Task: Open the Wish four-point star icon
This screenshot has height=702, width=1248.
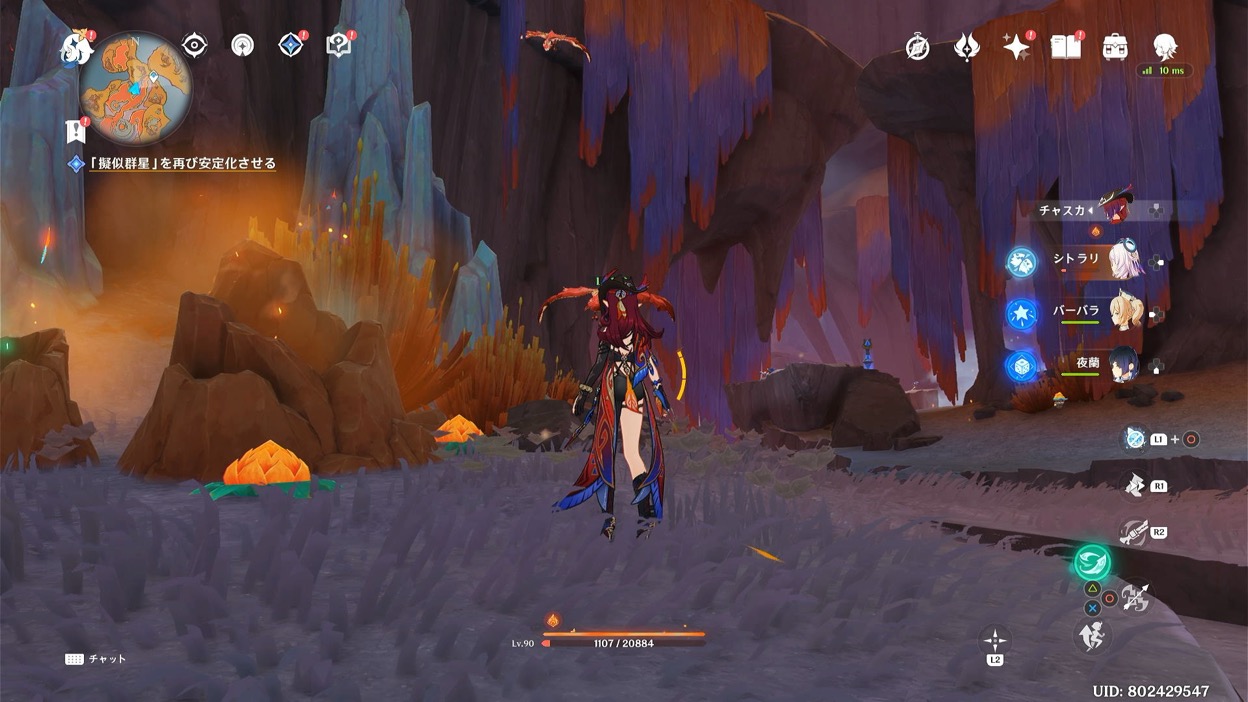Action: tap(1016, 47)
